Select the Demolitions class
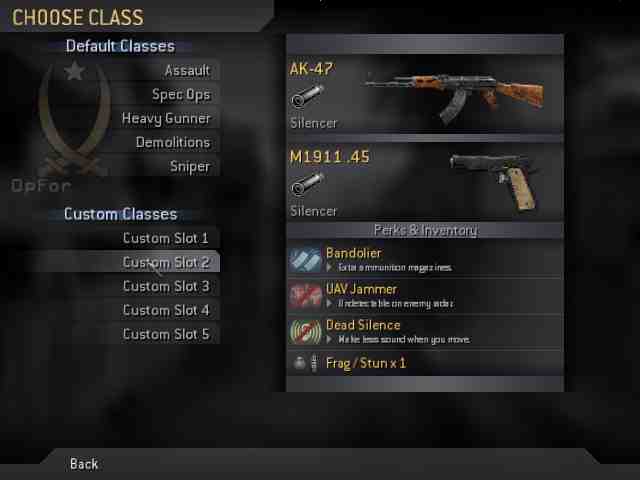The width and height of the screenshot is (640, 480). [x=173, y=142]
